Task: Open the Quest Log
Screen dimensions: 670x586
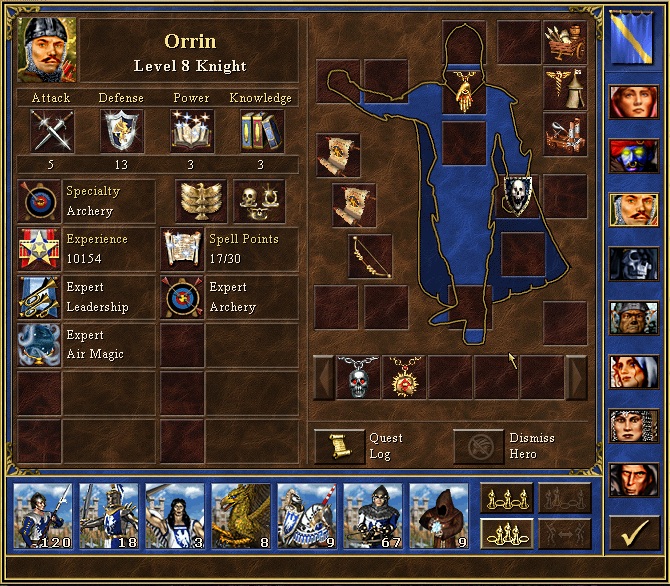Action: pos(340,446)
